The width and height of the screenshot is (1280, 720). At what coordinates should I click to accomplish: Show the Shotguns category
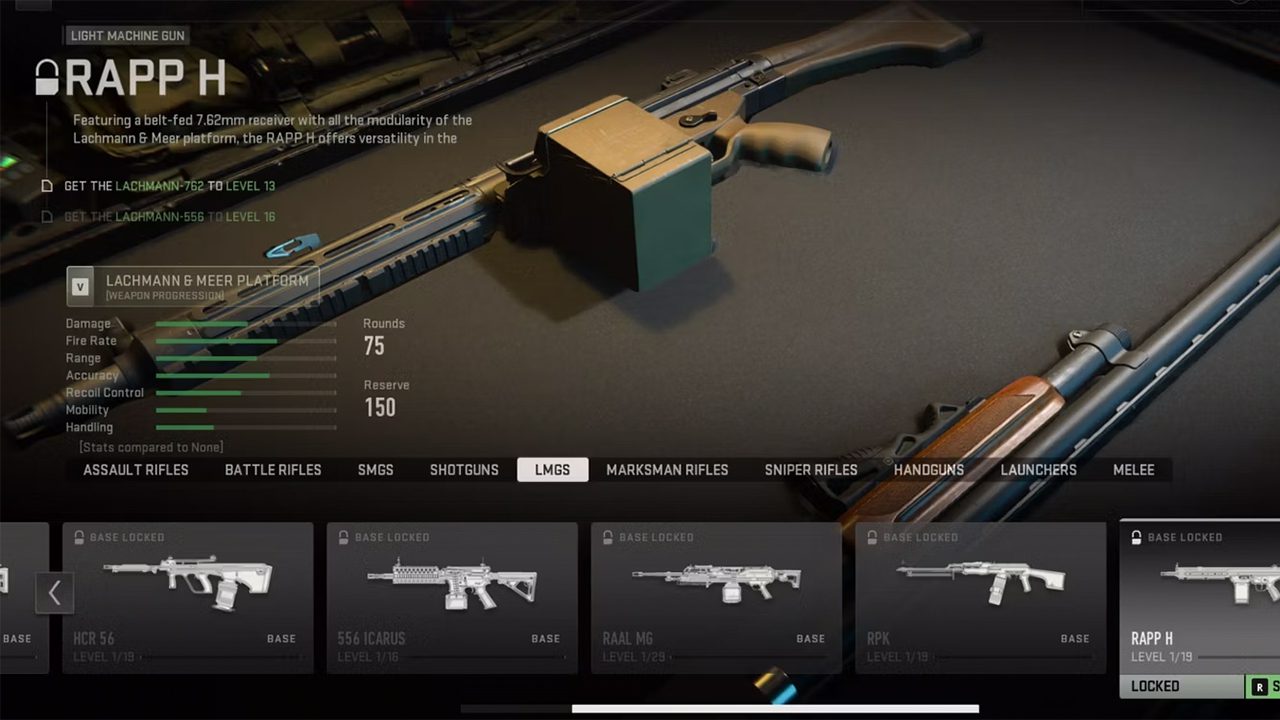[464, 470]
